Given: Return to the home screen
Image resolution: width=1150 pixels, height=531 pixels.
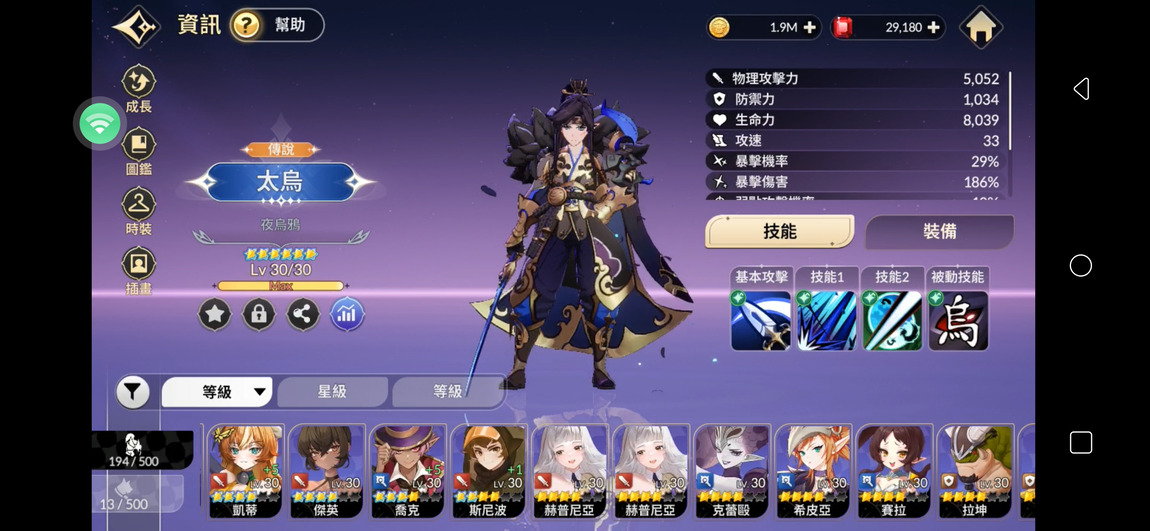Looking at the screenshot, I should [980, 27].
